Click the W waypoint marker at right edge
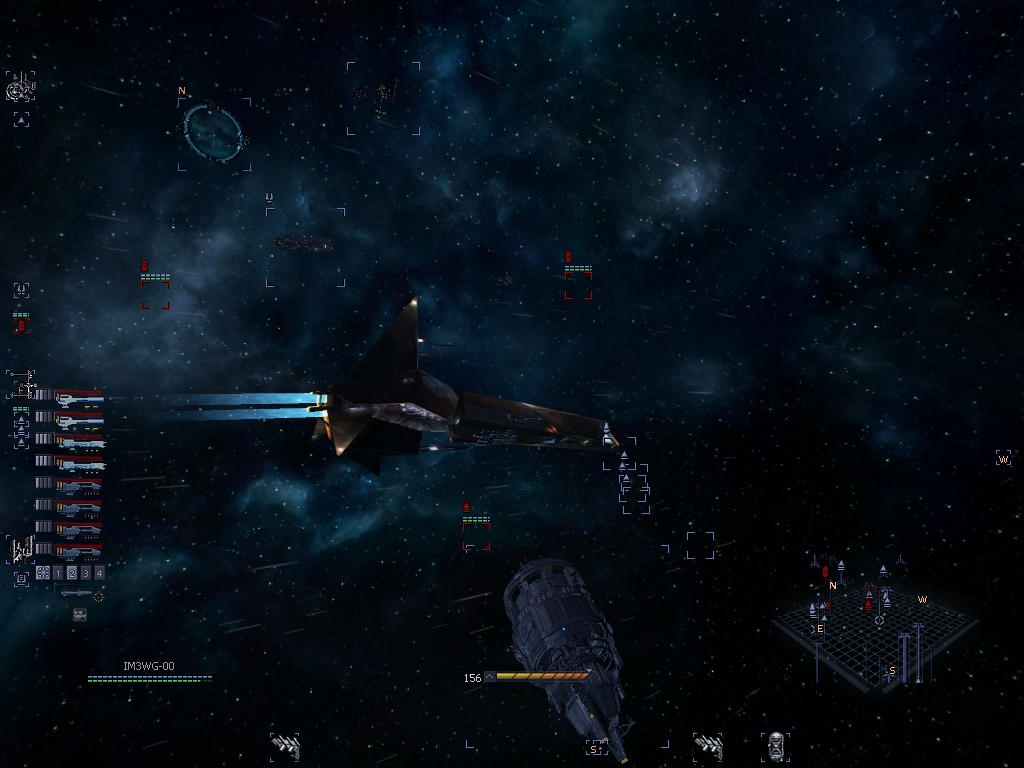 click(x=1003, y=459)
